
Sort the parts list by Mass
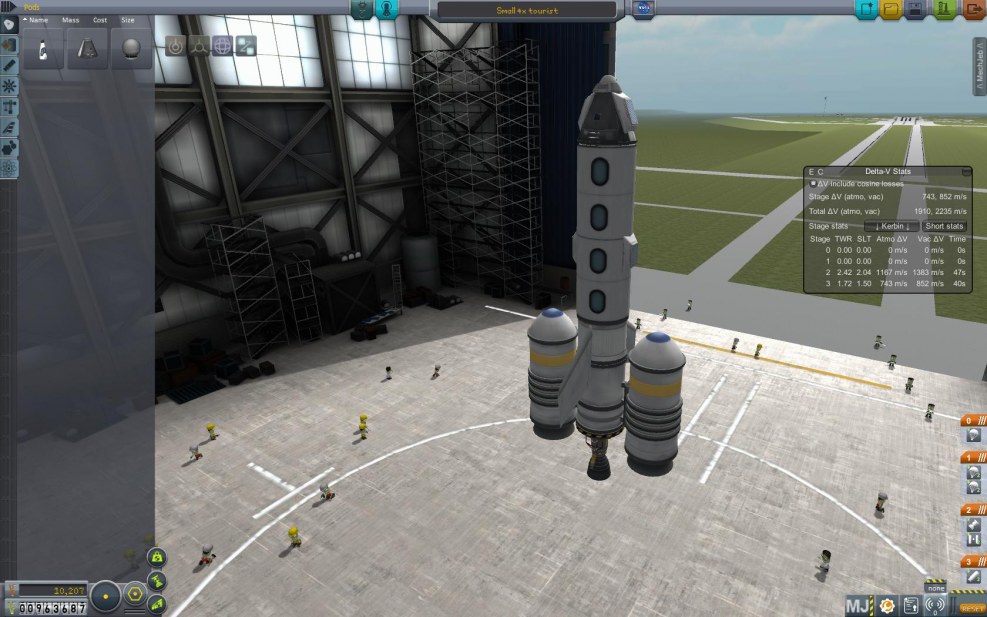click(x=71, y=20)
